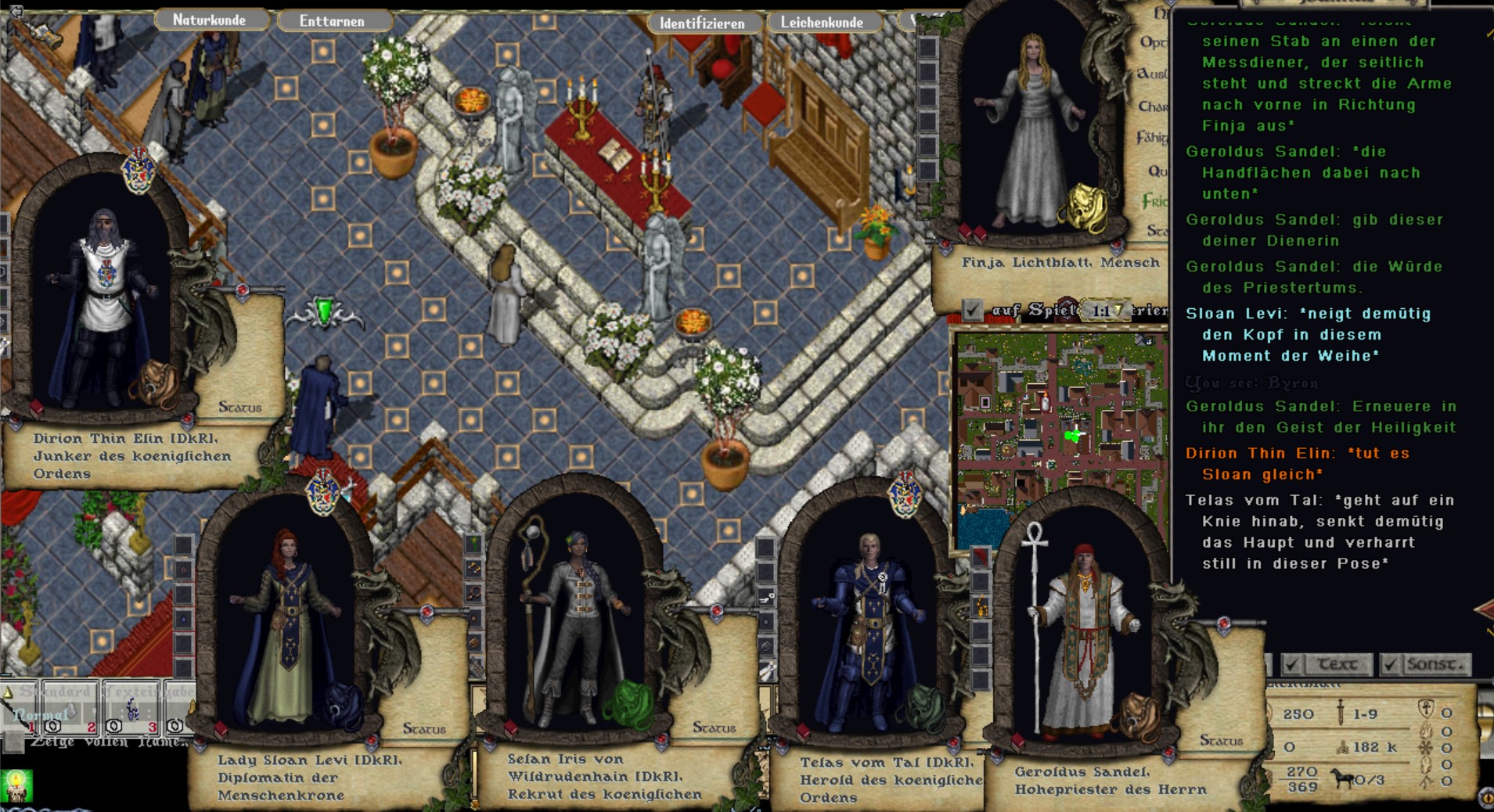Open Status on Selan Iris von Wildrudenhain's paperdoll
This screenshot has width=1494, height=812.
pos(714,728)
